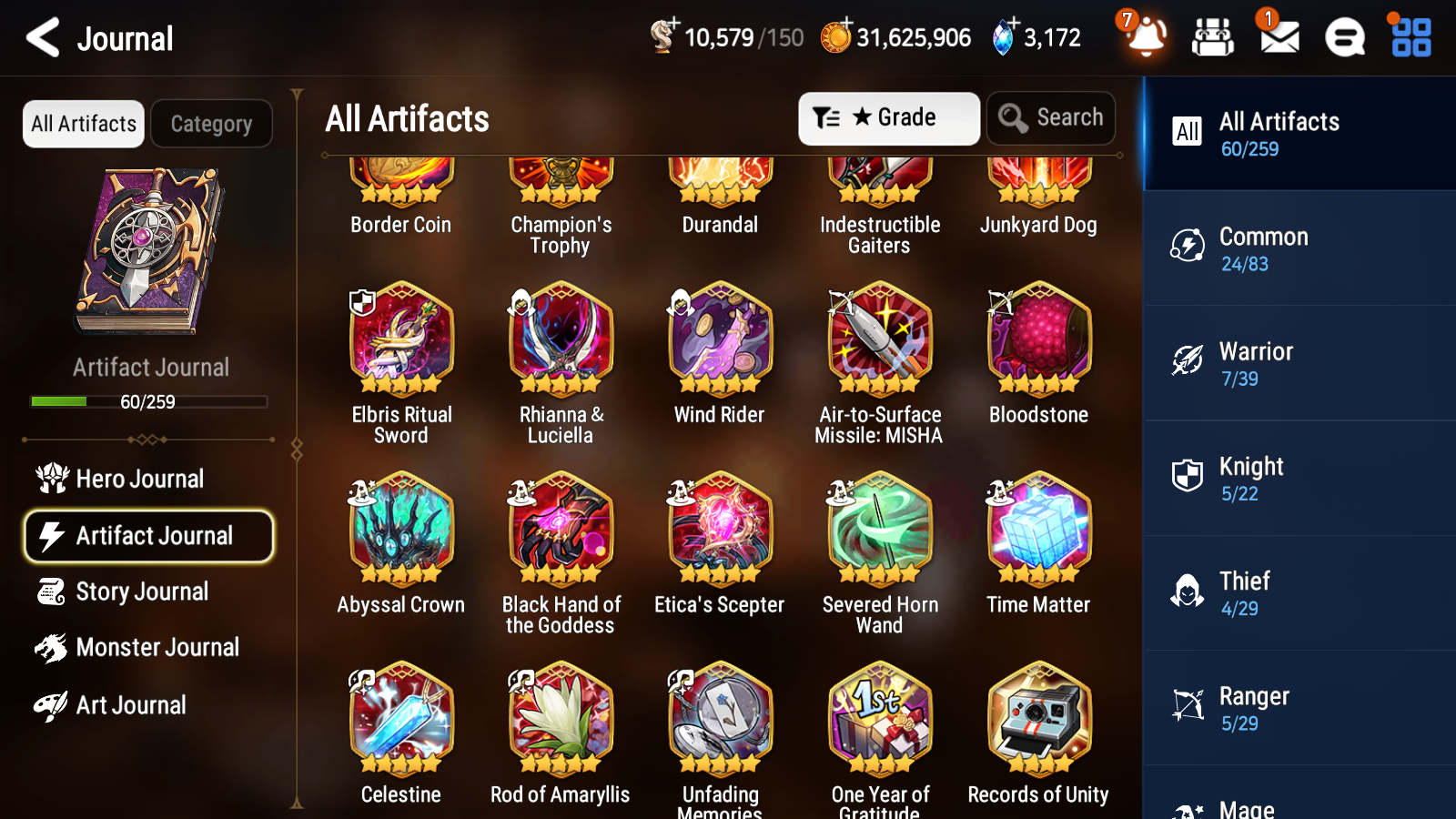The height and width of the screenshot is (819, 1456).
Task: Click the Search button
Action: [1051, 117]
